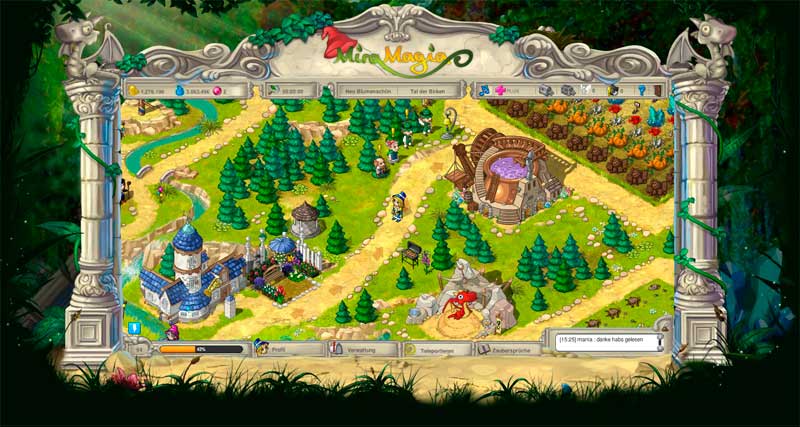This screenshot has height=427, width=800.
Task: Toggle the music note sound icon
Action: pos(482,90)
